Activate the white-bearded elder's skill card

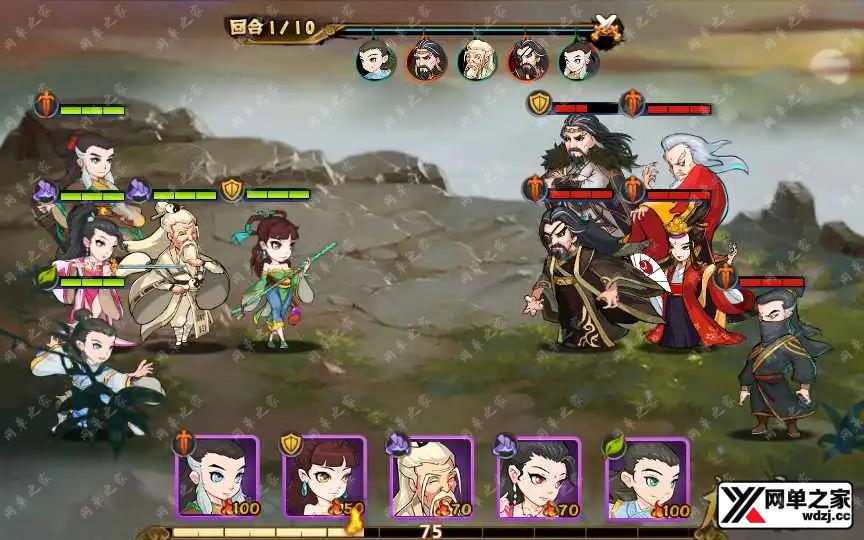431,477
